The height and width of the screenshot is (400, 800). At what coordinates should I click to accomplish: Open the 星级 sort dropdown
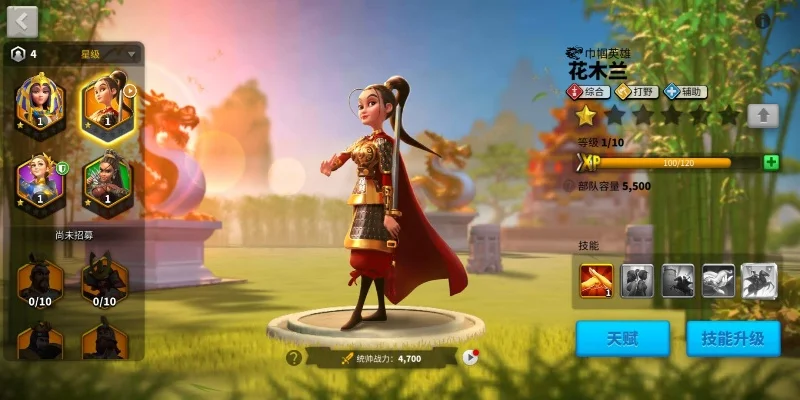[108, 54]
